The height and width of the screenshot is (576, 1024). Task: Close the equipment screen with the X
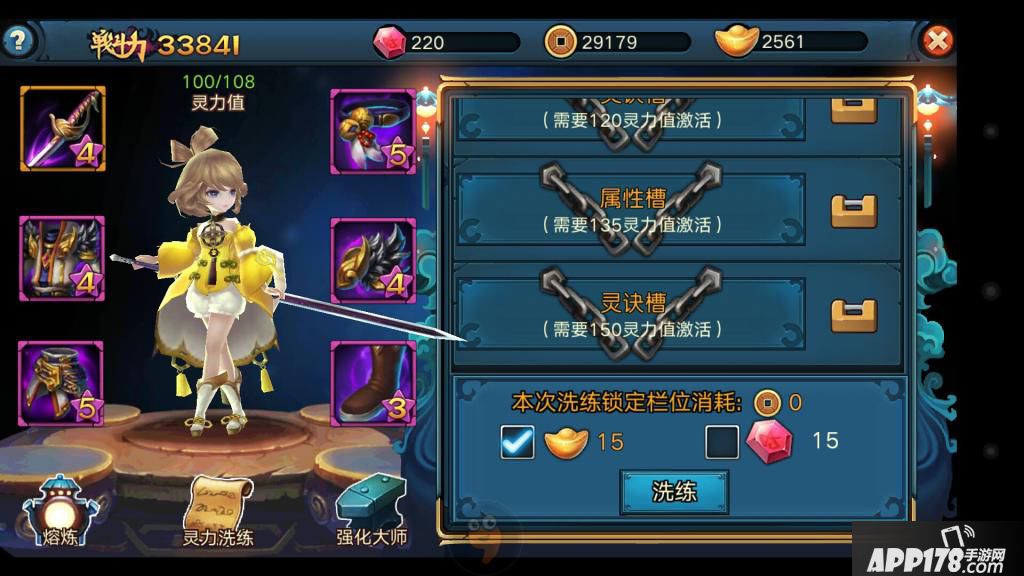click(x=937, y=41)
